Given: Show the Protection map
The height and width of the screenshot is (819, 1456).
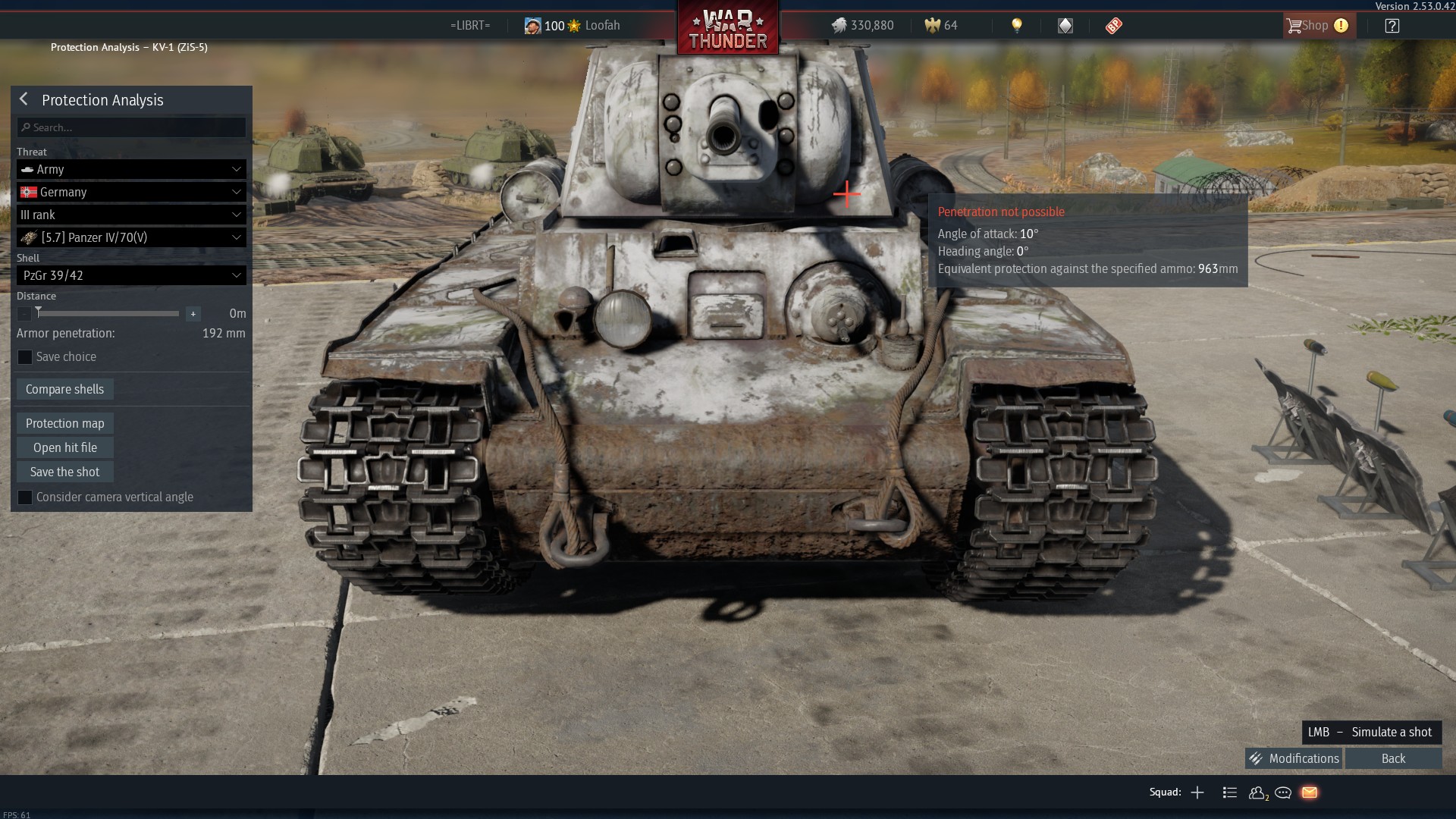Looking at the screenshot, I should tap(65, 423).
